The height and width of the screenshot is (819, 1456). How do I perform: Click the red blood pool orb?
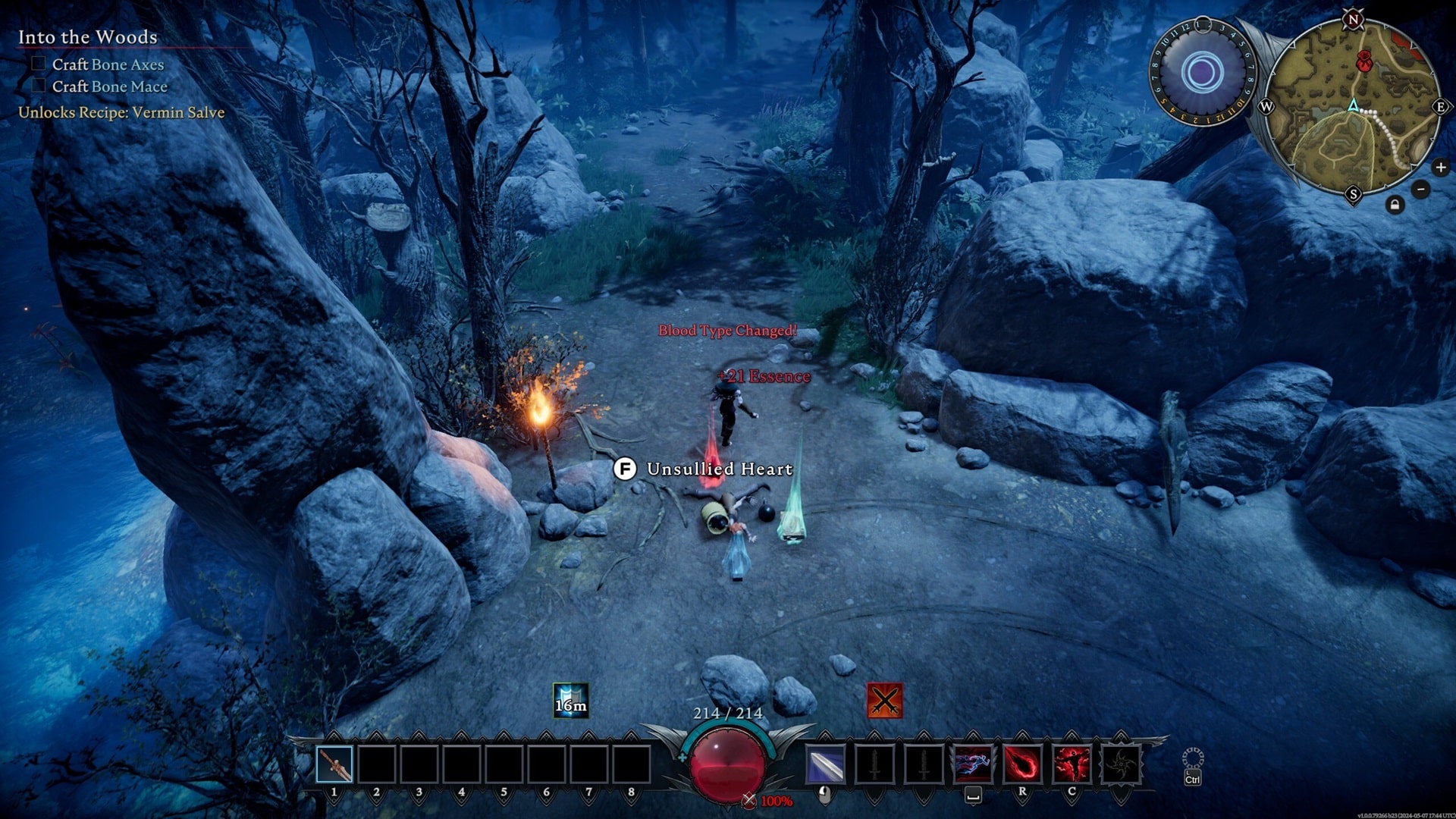tap(726, 764)
